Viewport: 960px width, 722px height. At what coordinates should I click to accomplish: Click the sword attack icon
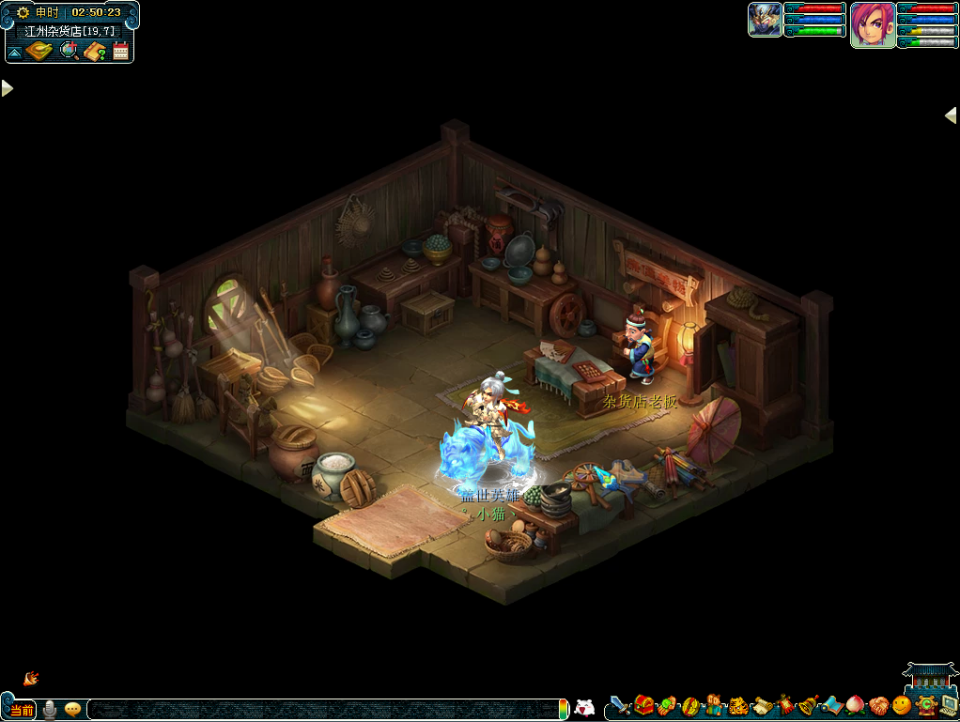tap(621, 706)
